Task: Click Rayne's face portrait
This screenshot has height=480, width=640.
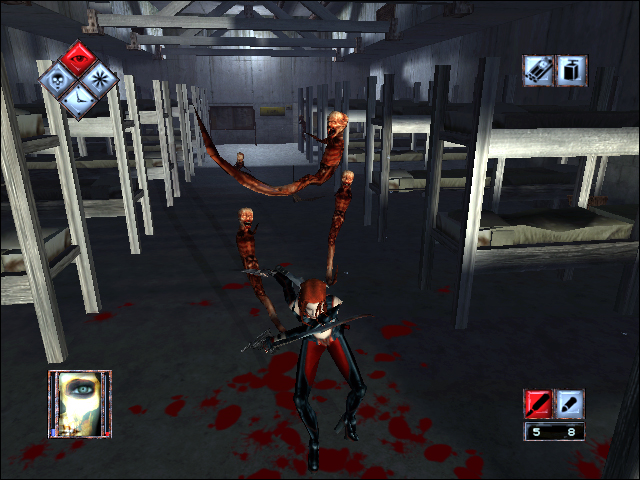Action: pos(80,403)
